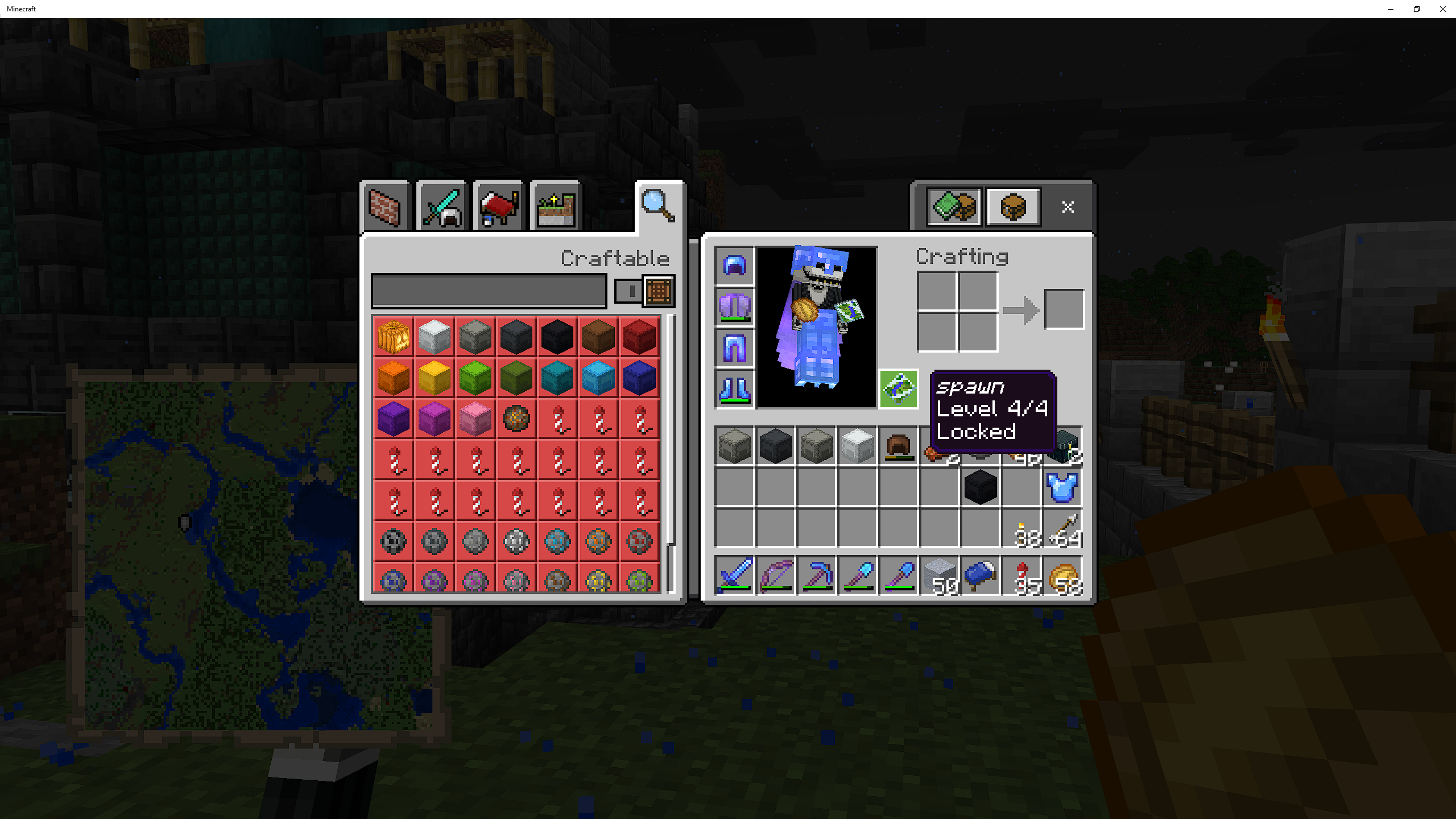Switch to the recipe book tab
Viewport: 1456px width, 819px height.
coord(953,206)
